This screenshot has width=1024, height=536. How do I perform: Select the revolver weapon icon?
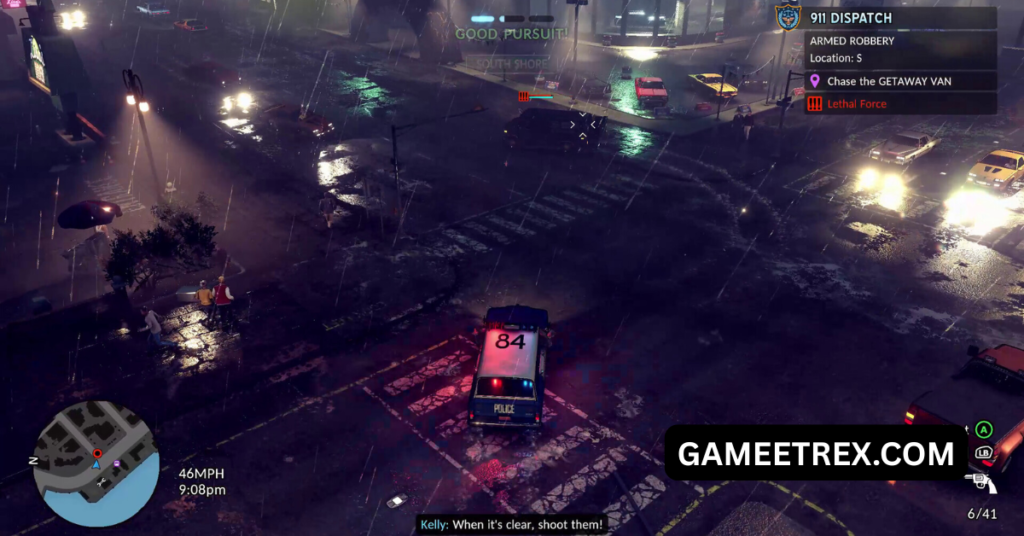[982, 485]
